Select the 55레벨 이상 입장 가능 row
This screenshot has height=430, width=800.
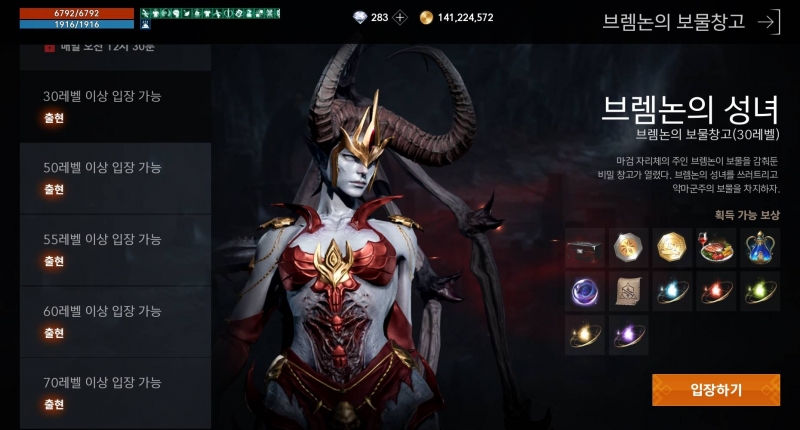pos(115,249)
